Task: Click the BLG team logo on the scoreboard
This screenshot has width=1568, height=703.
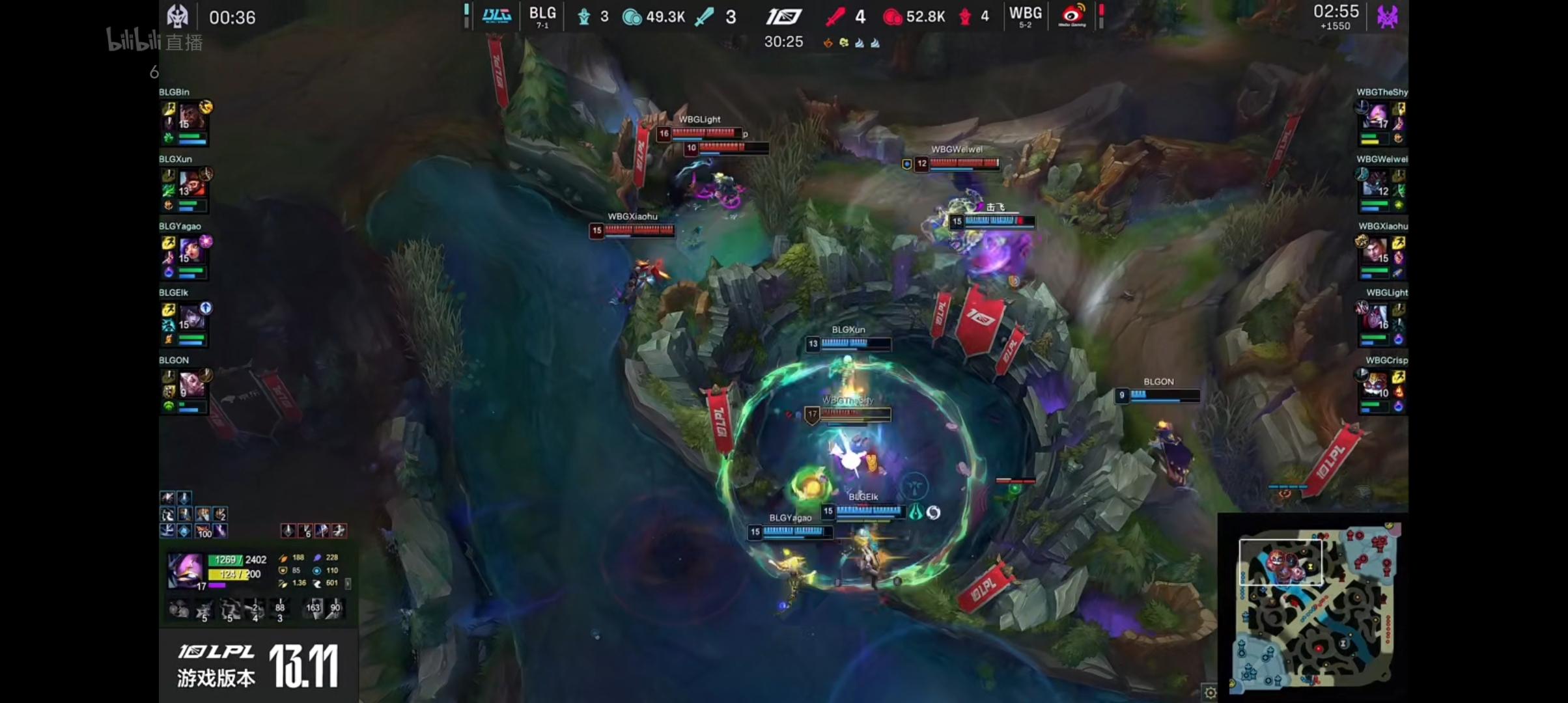Action: click(x=496, y=16)
